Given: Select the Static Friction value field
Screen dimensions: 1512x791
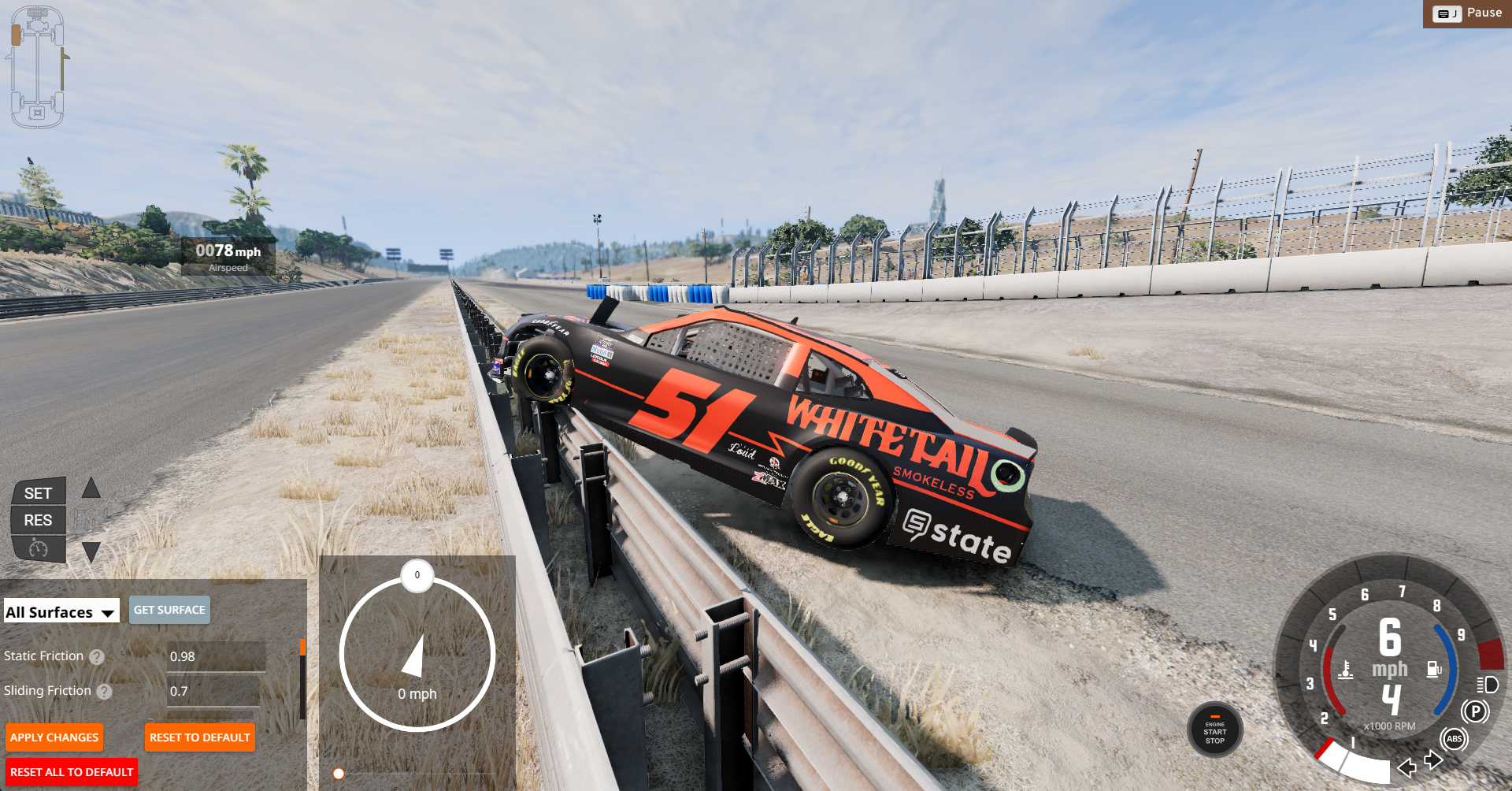Looking at the screenshot, I should point(216,656).
